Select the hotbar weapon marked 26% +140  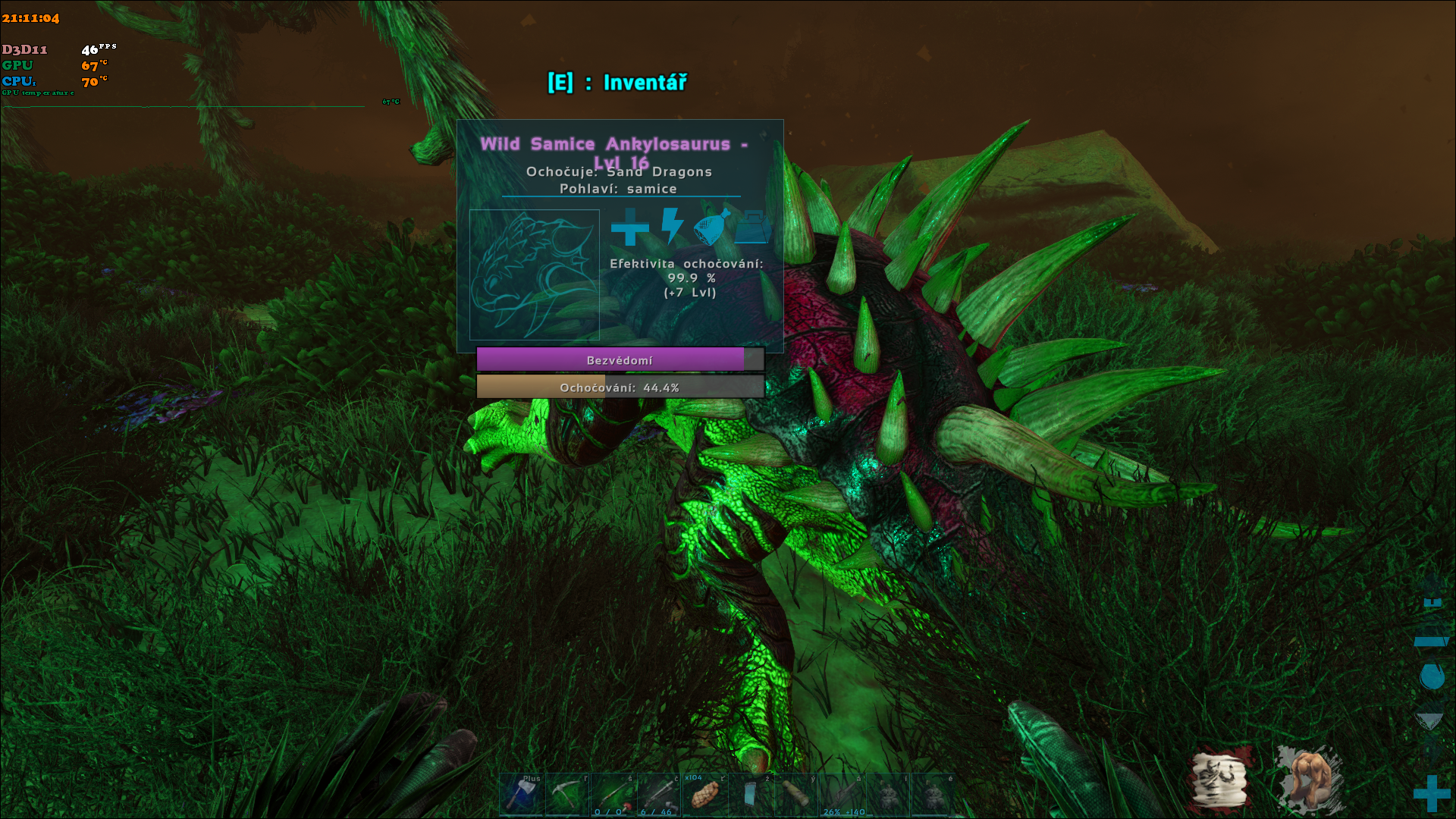[843, 795]
